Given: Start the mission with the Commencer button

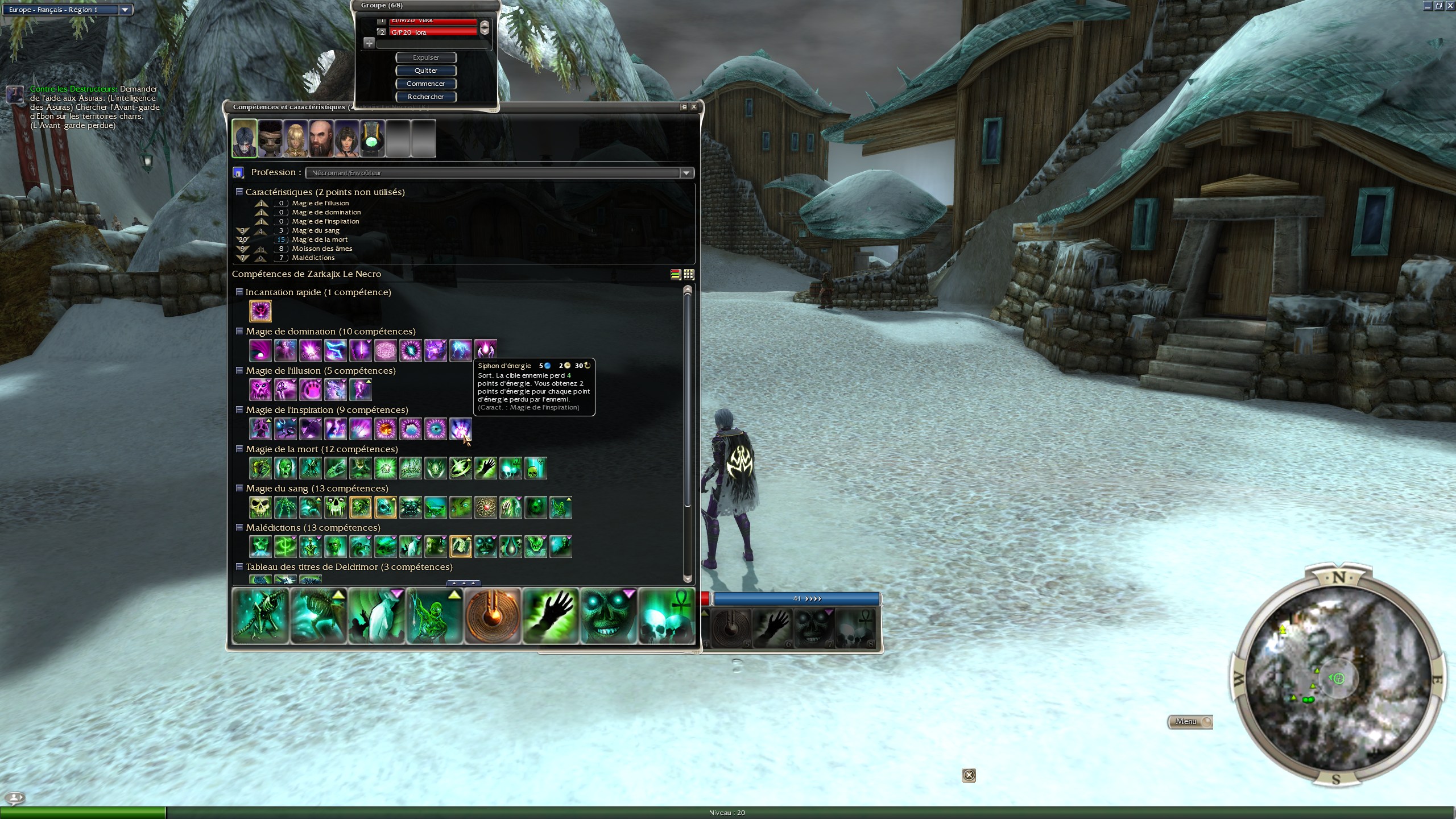Looking at the screenshot, I should tap(426, 84).
